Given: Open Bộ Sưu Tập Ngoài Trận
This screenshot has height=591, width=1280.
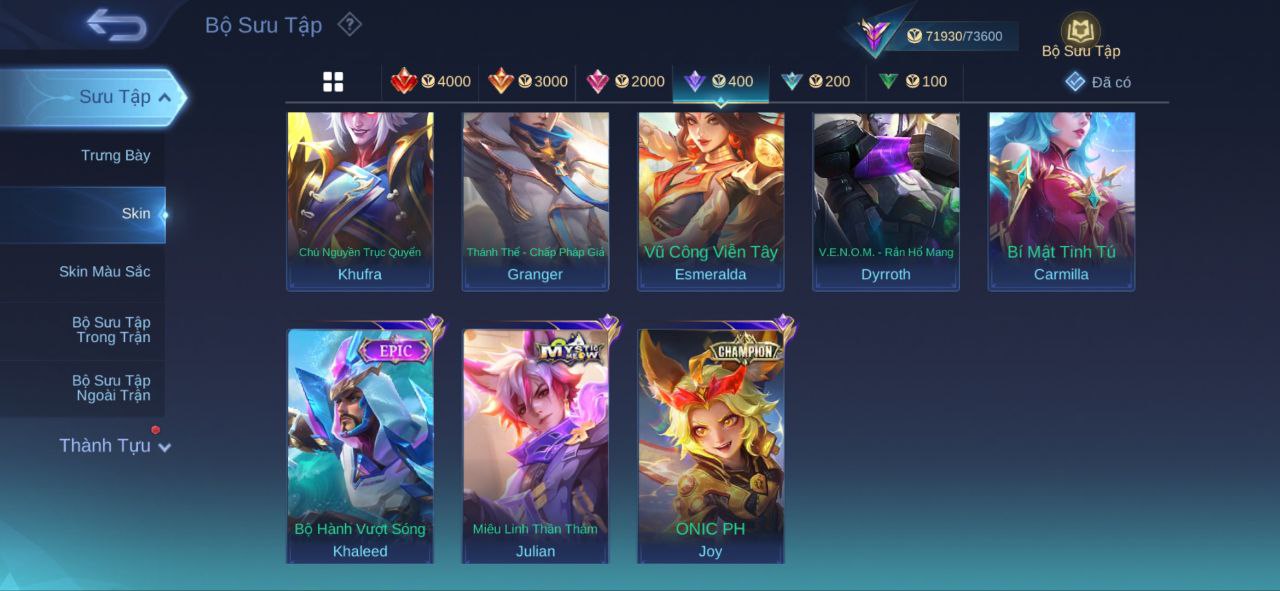Looking at the screenshot, I should pos(110,387).
